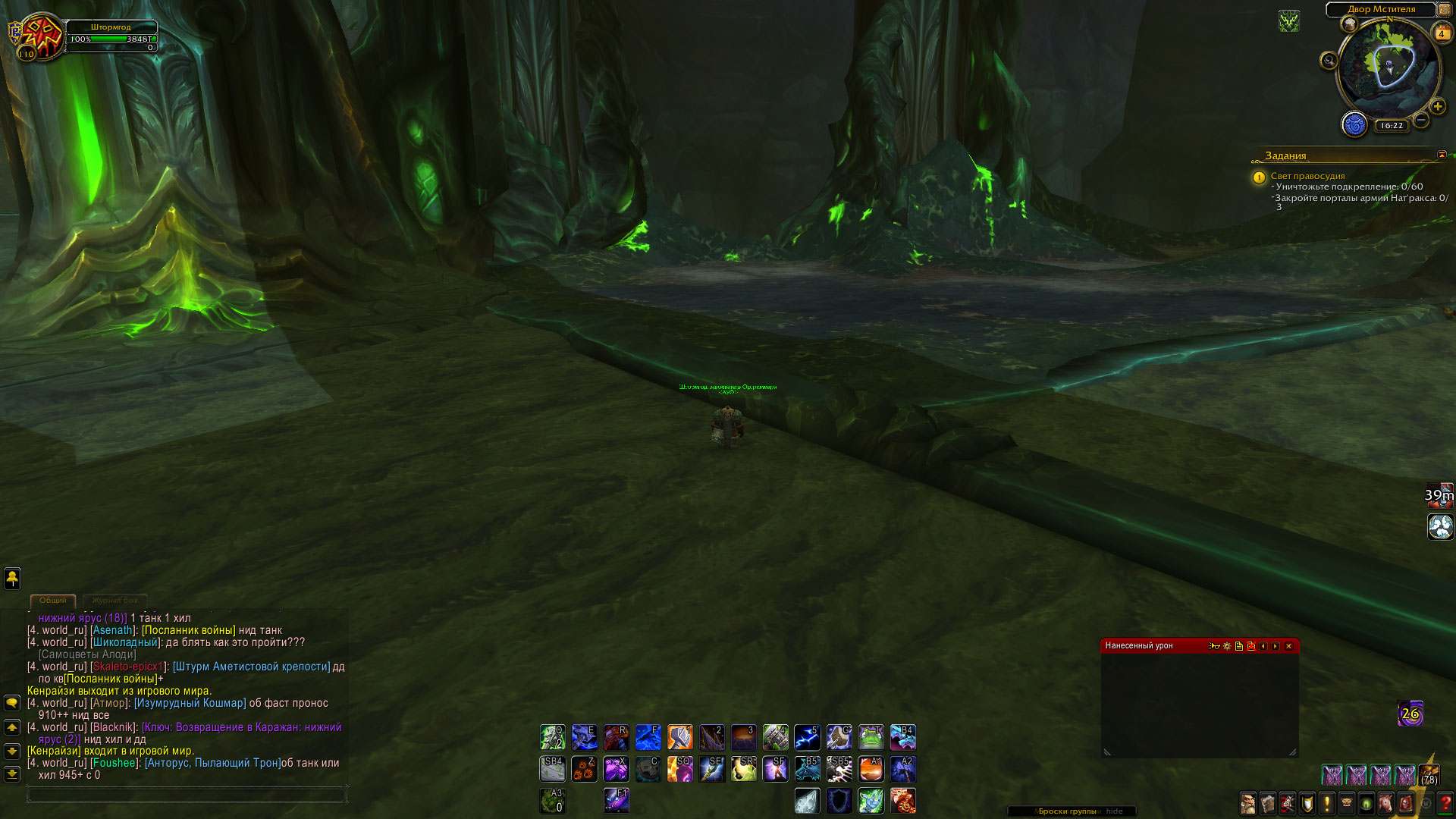The image size is (1456, 819).
Task: Zoom in the minimap with the plus button
Action: coord(1437,107)
